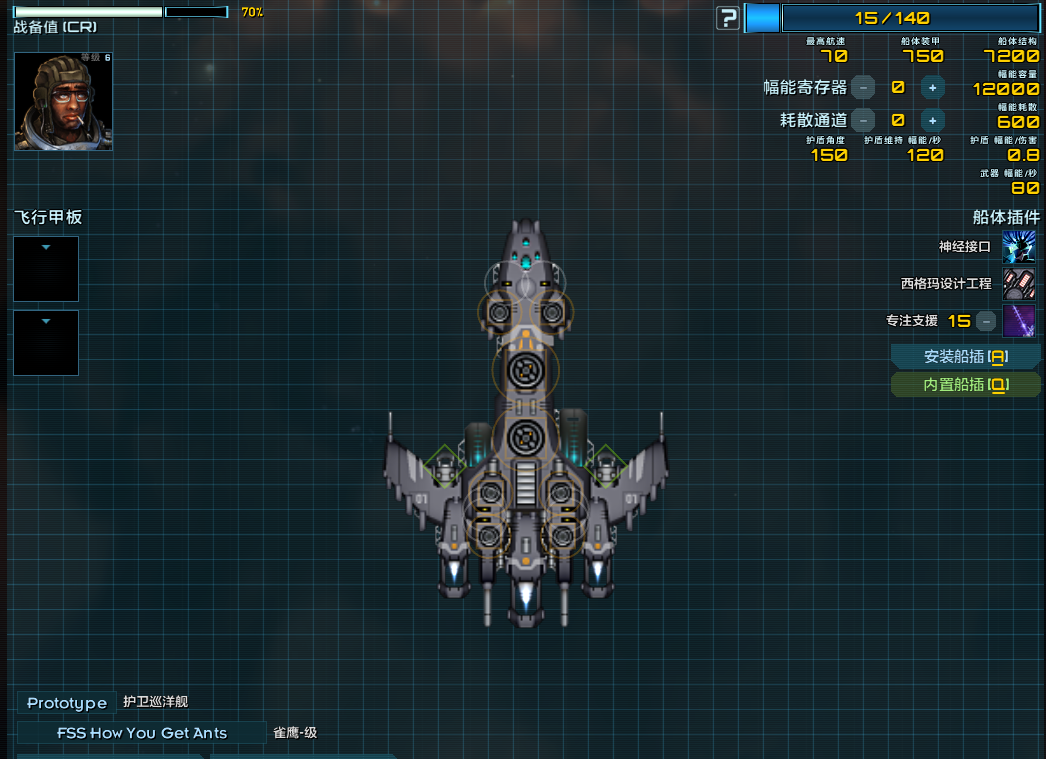
Task: Add a 耗散通道 point with plus
Action: 932,120
